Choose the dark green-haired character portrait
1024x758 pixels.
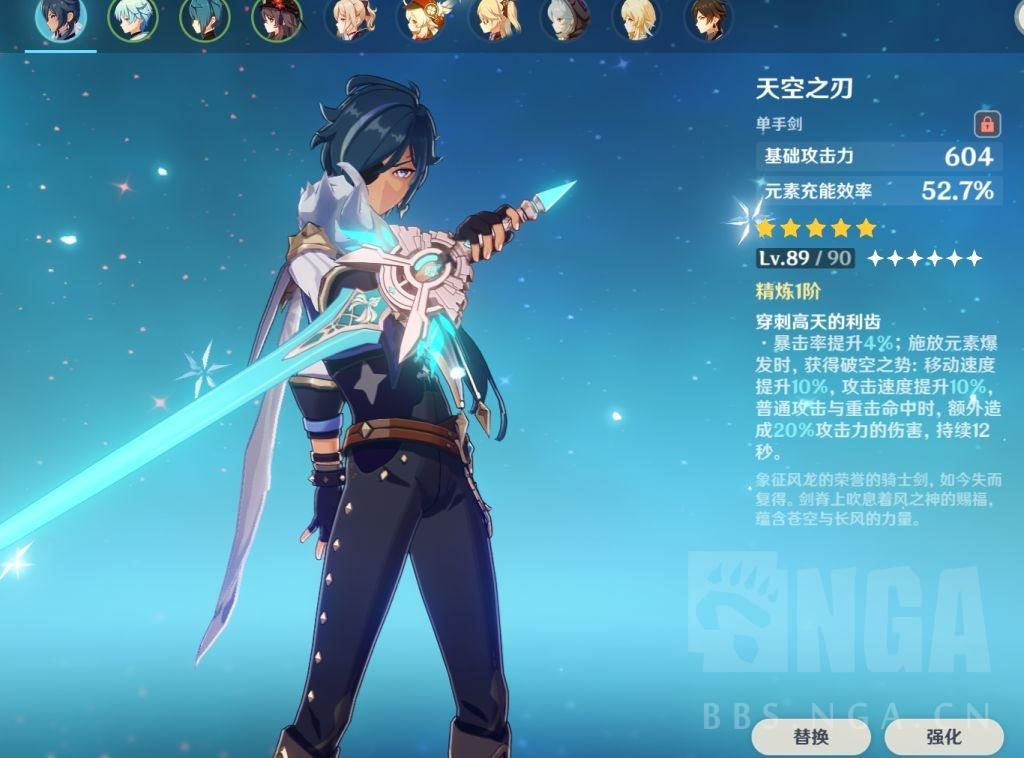(x=205, y=18)
